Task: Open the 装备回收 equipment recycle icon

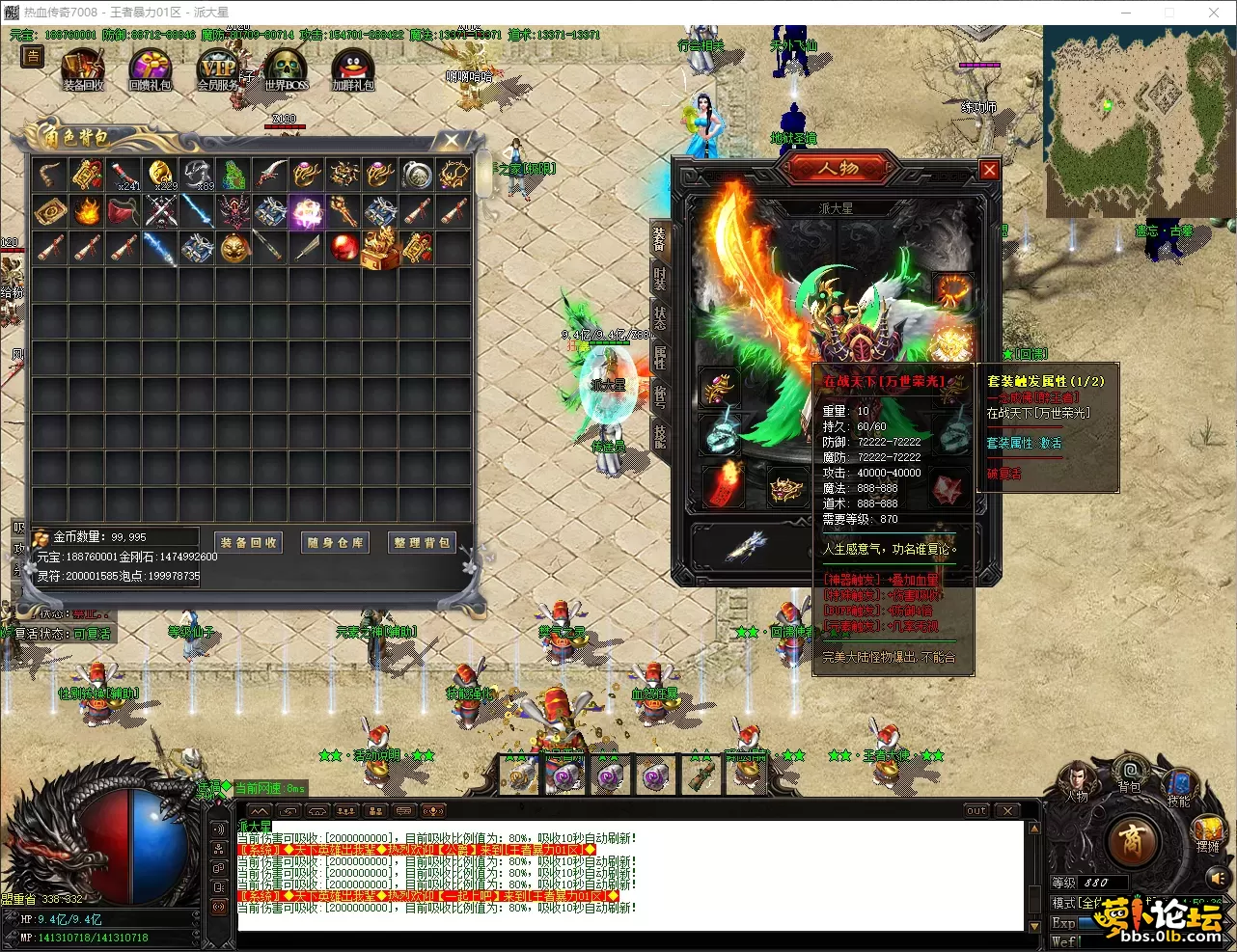Action: (83, 69)
